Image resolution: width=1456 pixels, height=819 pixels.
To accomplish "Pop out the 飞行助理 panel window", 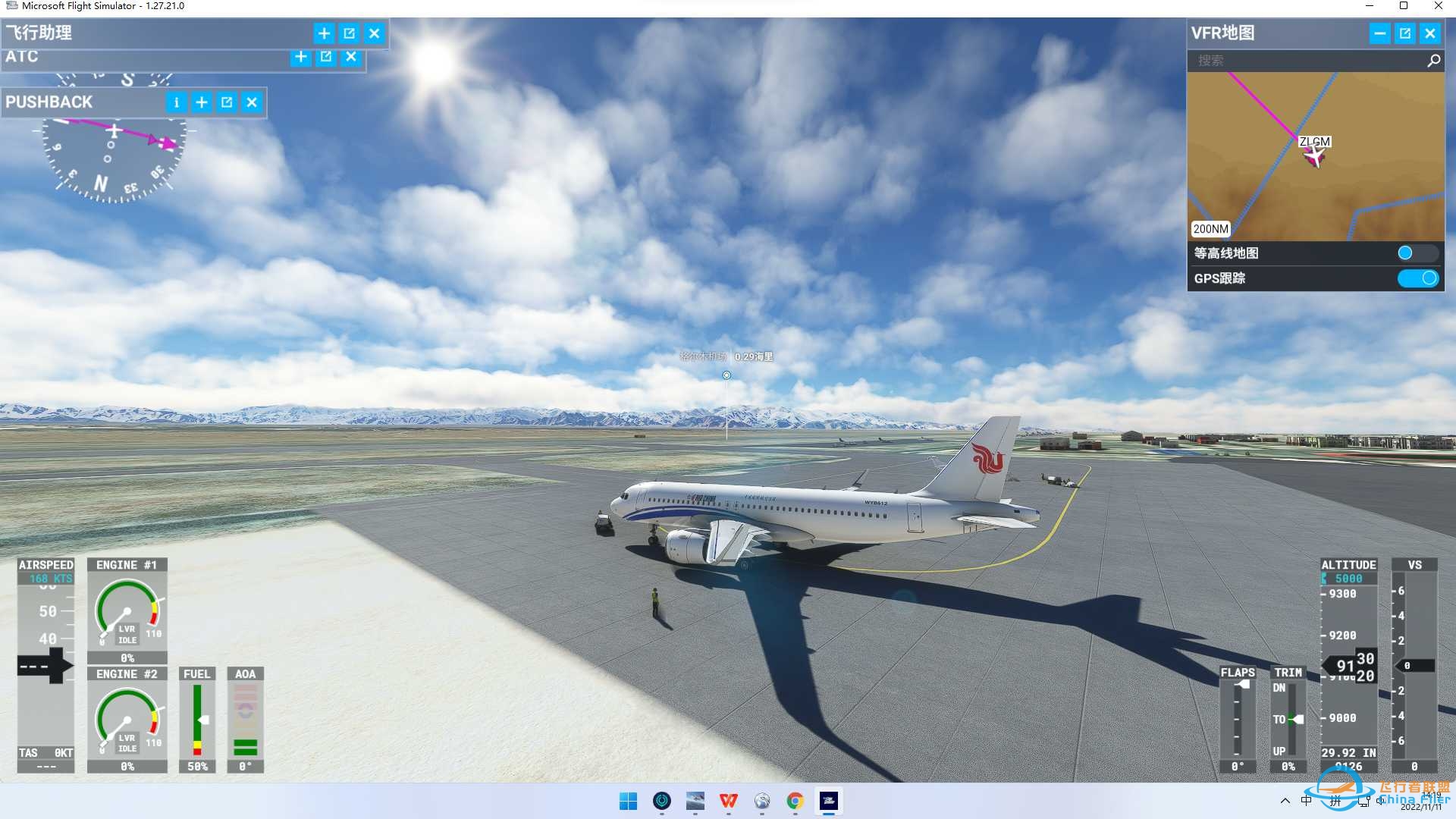I will [x=350, y=33].
